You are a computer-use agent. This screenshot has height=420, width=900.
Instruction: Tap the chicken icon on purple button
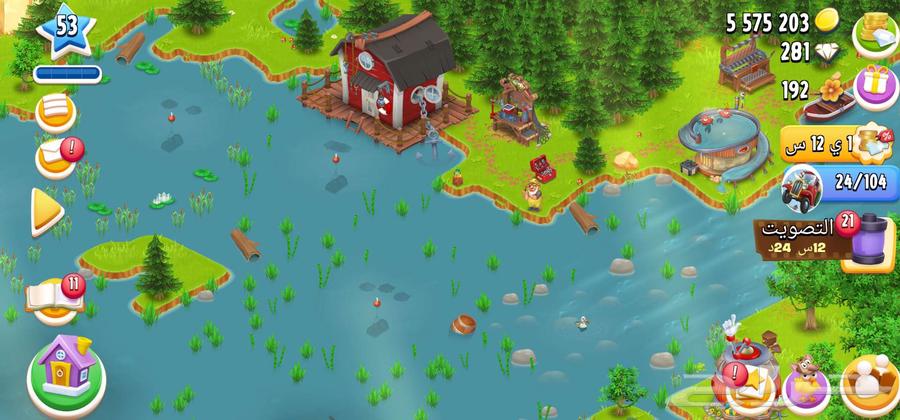806,385
